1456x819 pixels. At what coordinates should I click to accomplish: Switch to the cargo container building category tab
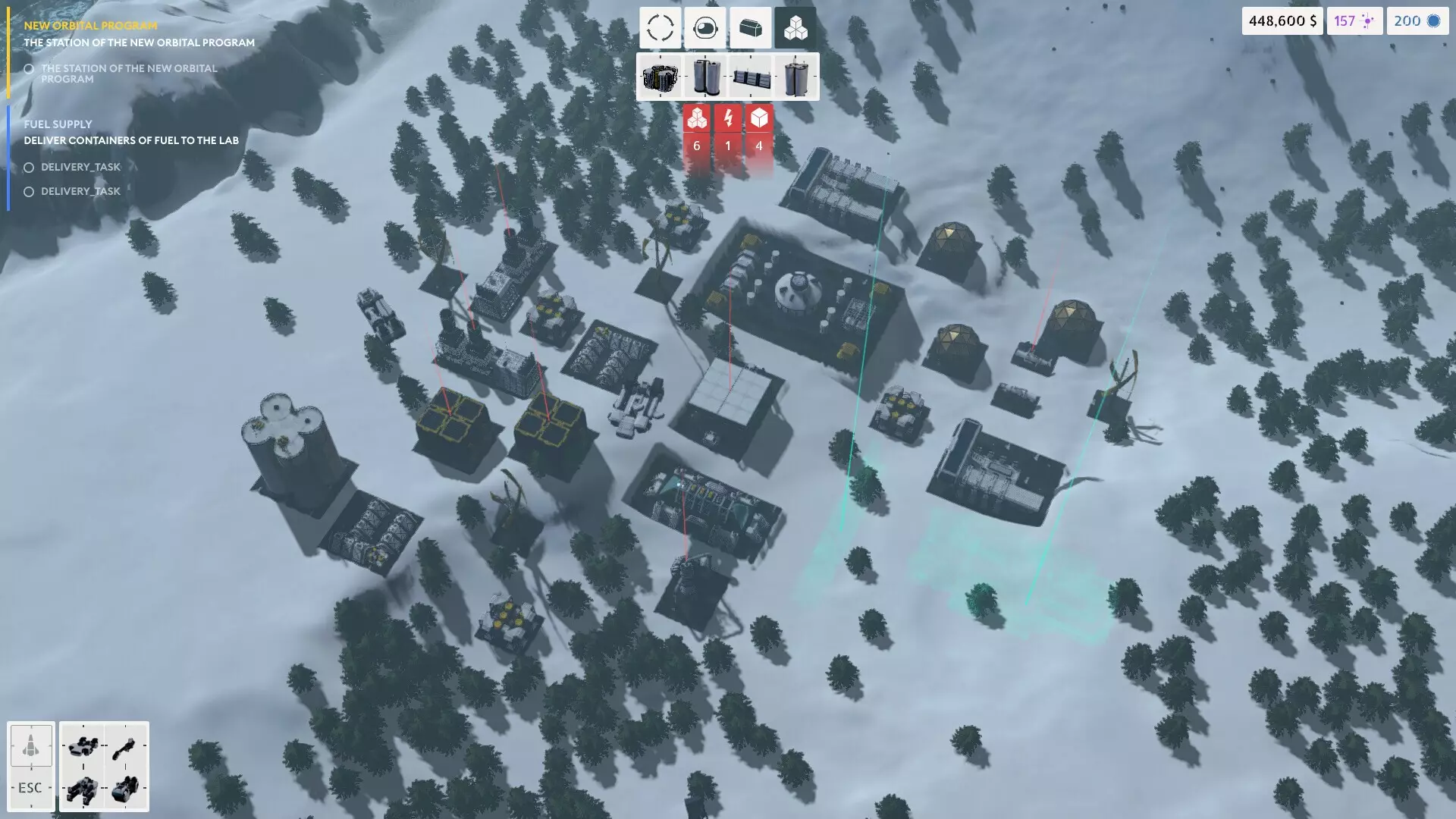pyautogui.click(x=750, y=28)
